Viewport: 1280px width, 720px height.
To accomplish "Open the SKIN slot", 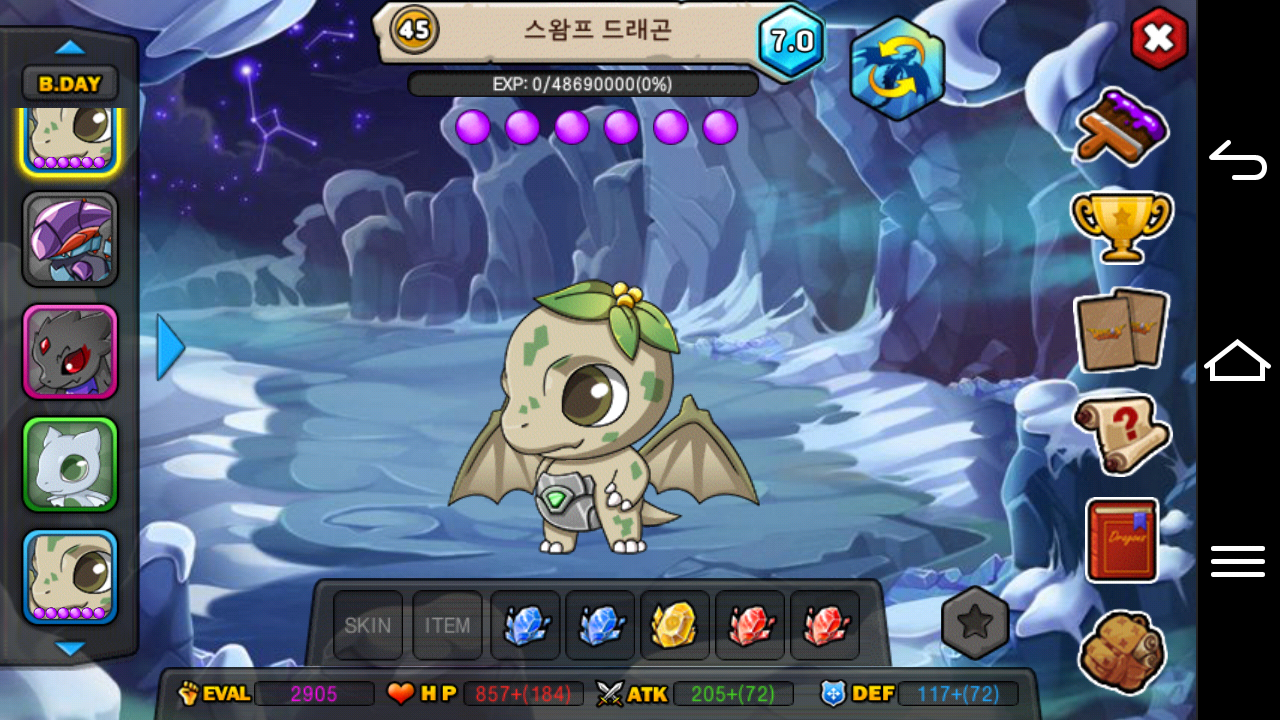I will [x=368, y=626].
